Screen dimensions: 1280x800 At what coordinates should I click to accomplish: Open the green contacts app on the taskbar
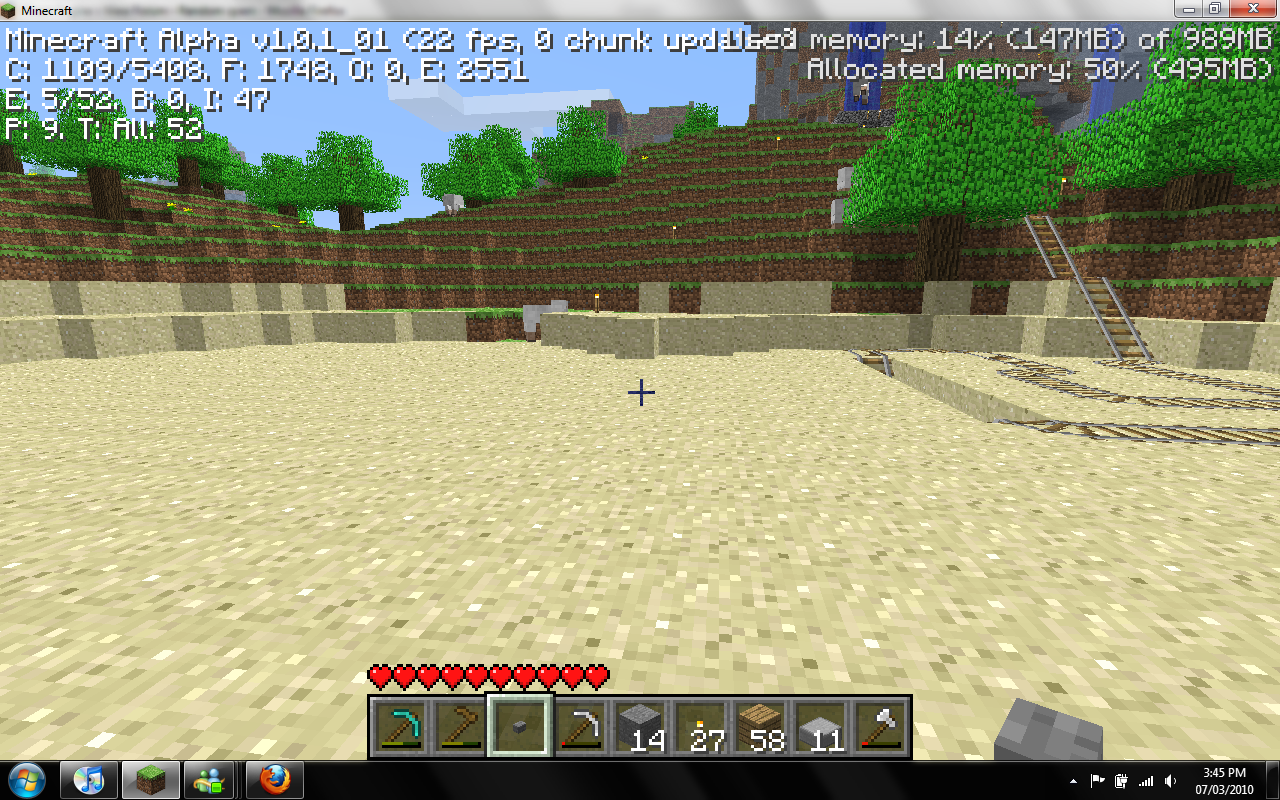pyautogui.click(x=212, y=780)
